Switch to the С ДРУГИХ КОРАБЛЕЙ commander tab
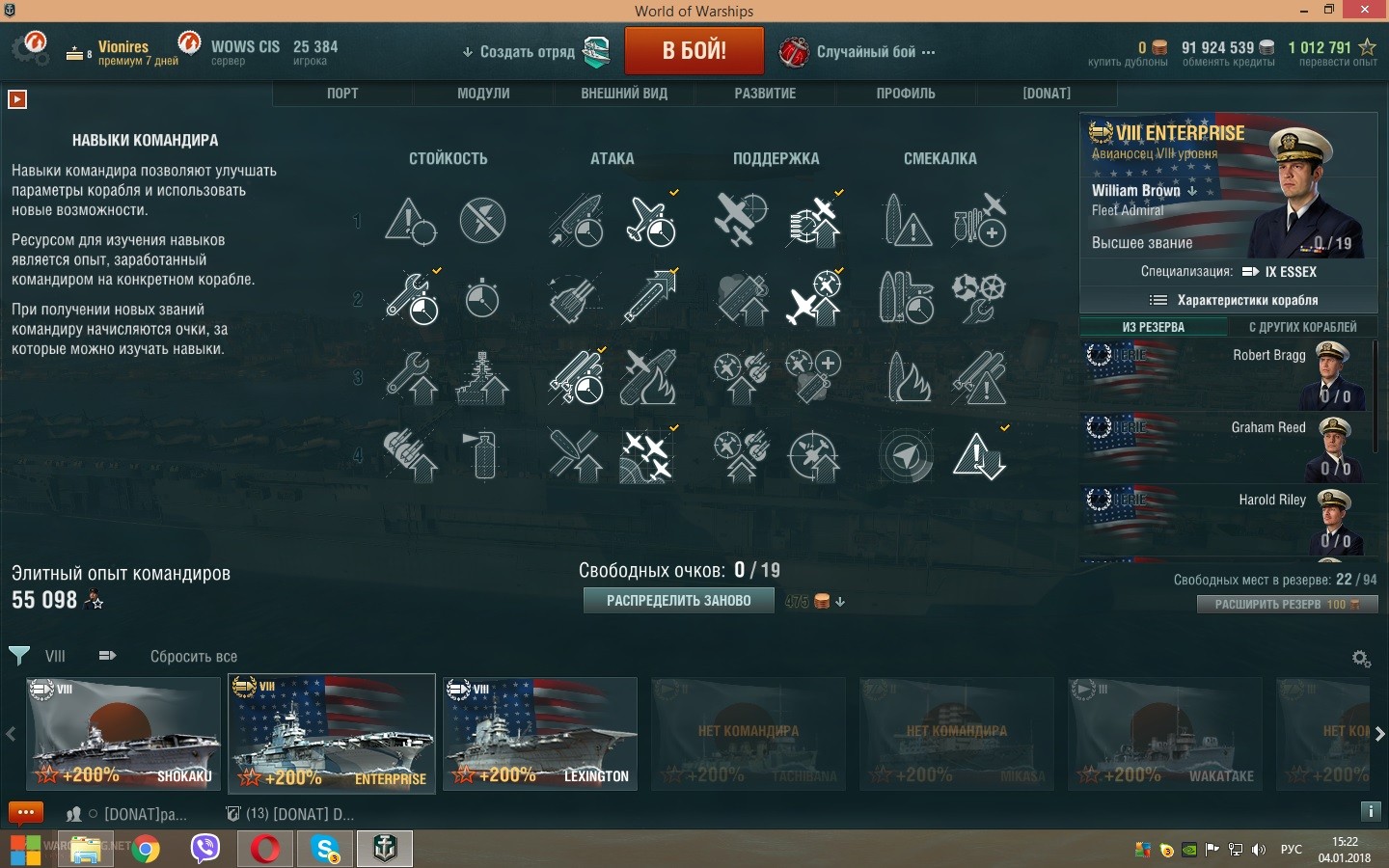Image resolution: width=1389 pixels, height=868 pixels. pyautogui.click(x=1302, y=327)
